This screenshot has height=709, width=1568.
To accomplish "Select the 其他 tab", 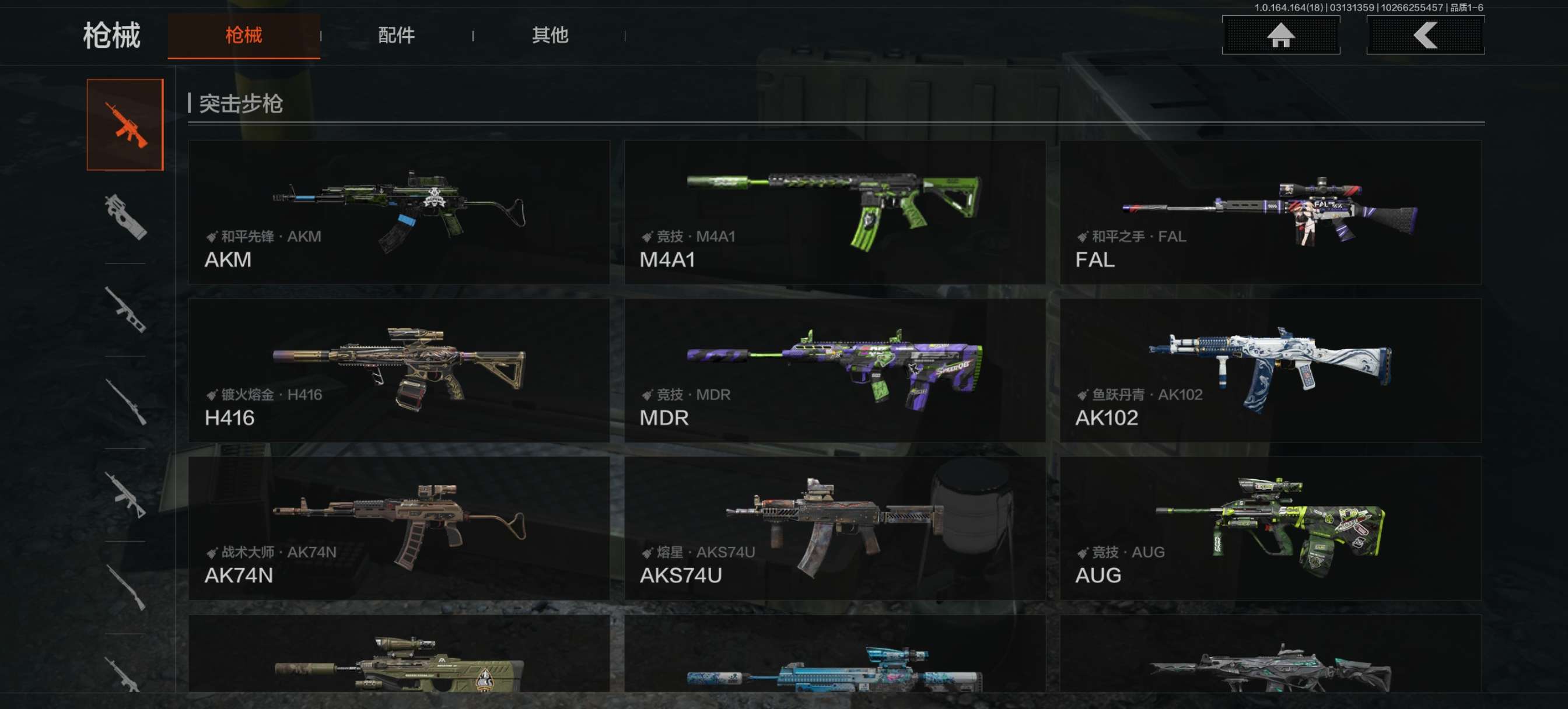I will click(549, 36).
